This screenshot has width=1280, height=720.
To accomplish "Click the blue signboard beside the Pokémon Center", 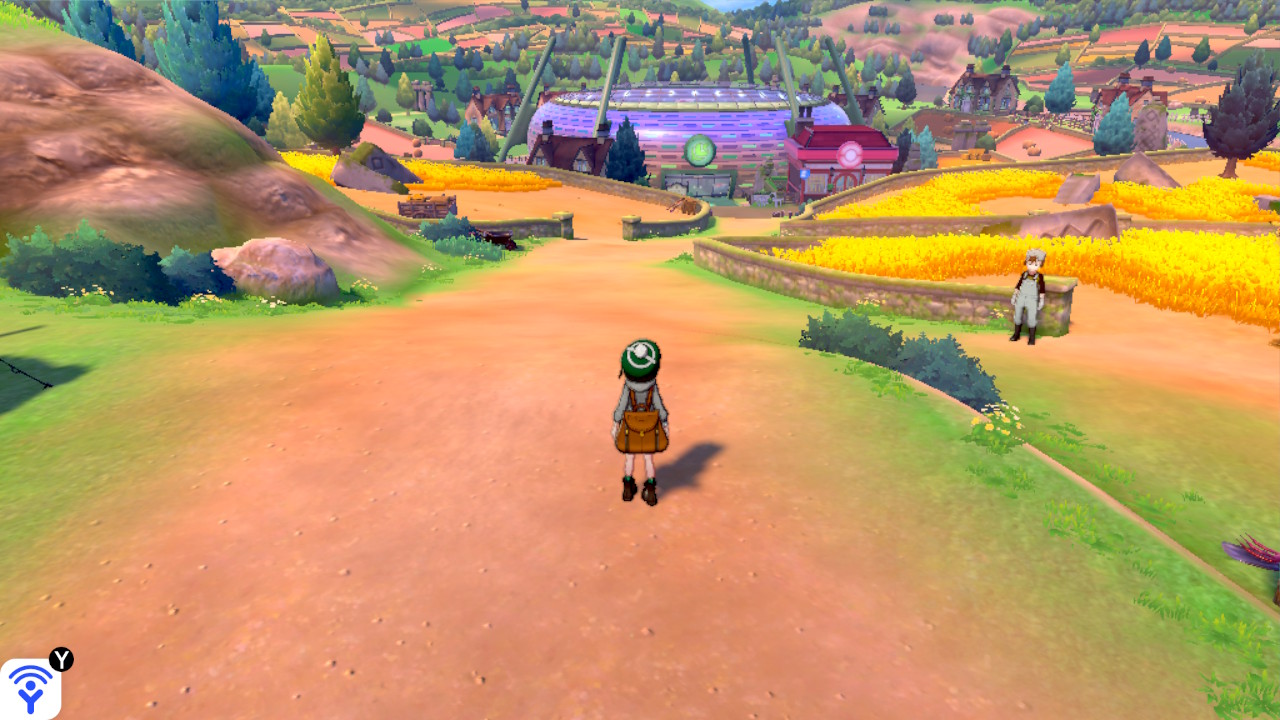I will point(805,173).
